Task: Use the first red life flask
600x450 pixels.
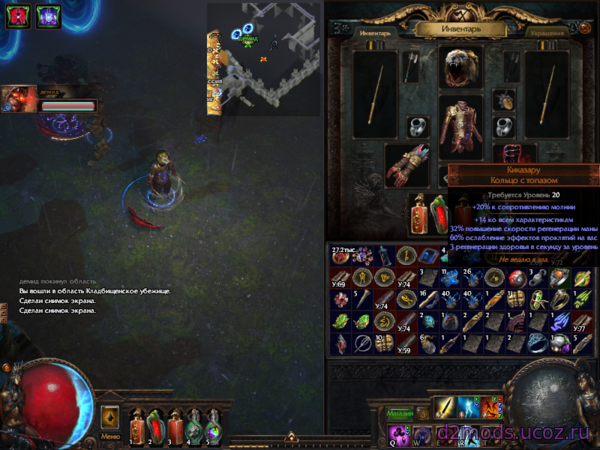Action: [x=138, y=426]
